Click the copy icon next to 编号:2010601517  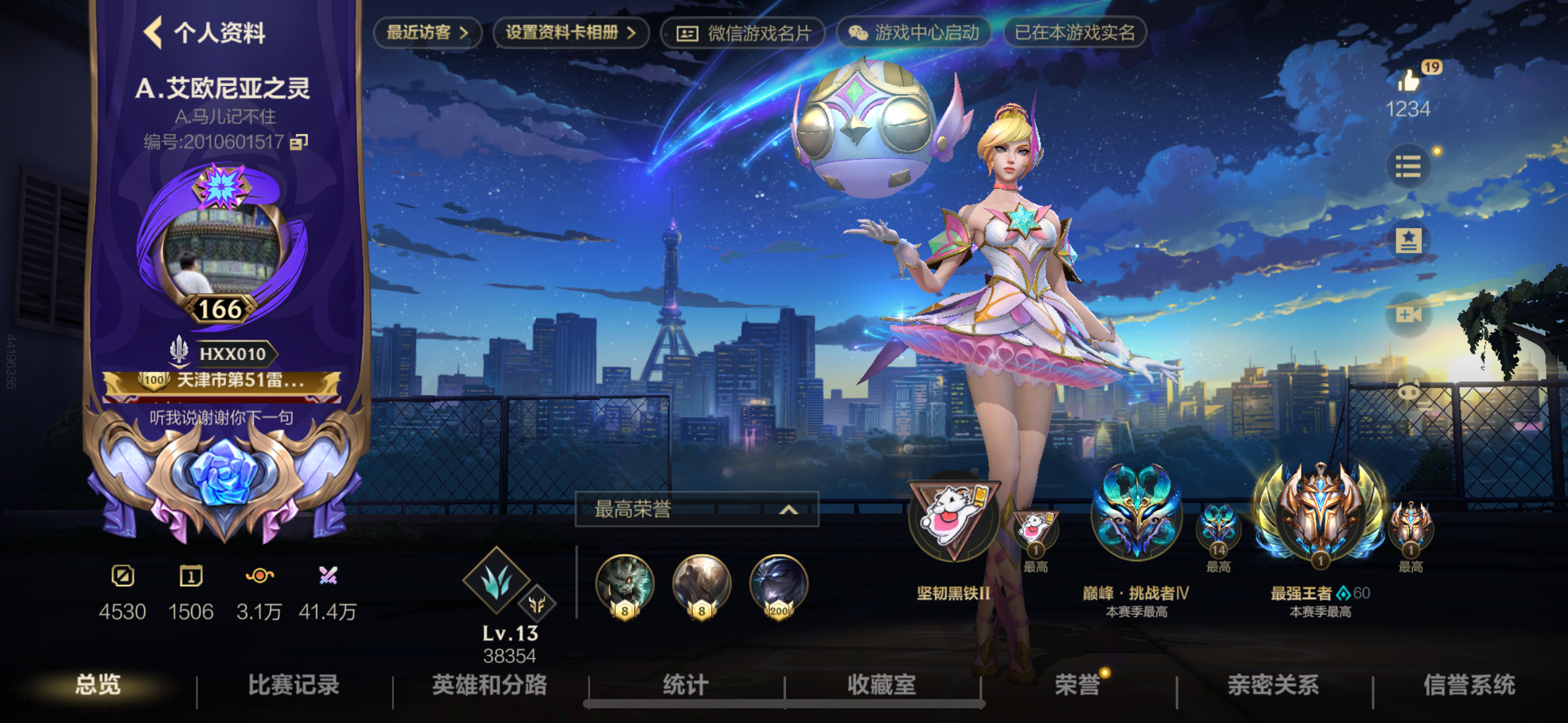(x=298, y=143)
